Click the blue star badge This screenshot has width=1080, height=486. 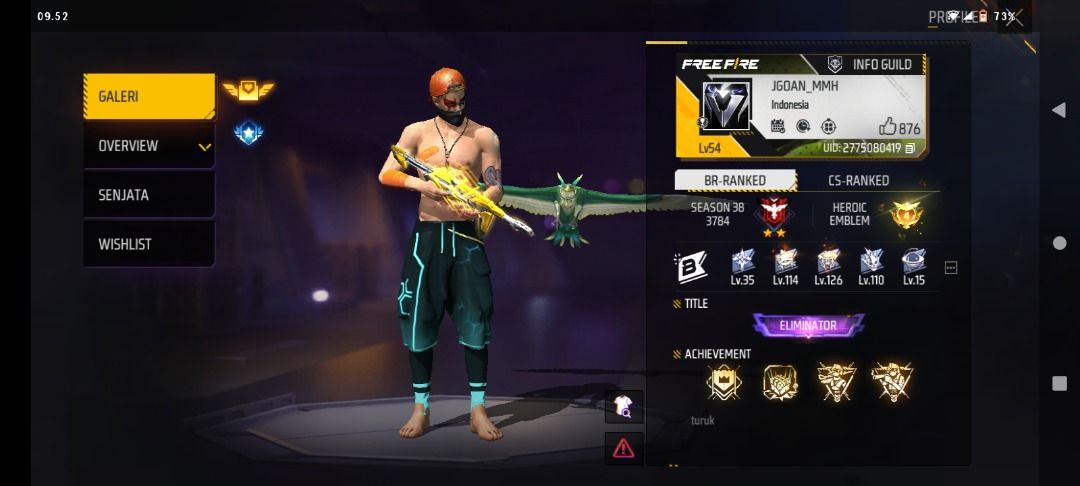coord(248,132)
